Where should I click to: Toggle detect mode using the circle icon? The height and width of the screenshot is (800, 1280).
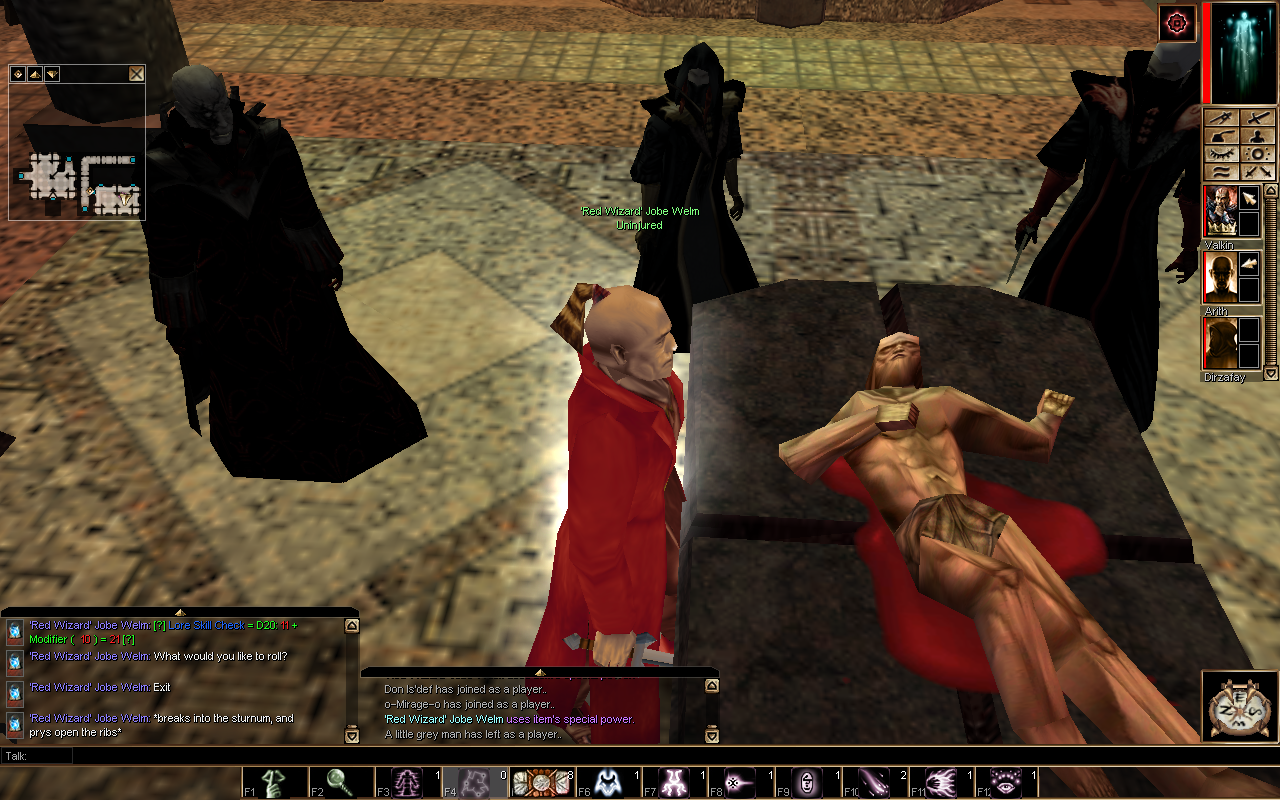tap(1256, 153)
